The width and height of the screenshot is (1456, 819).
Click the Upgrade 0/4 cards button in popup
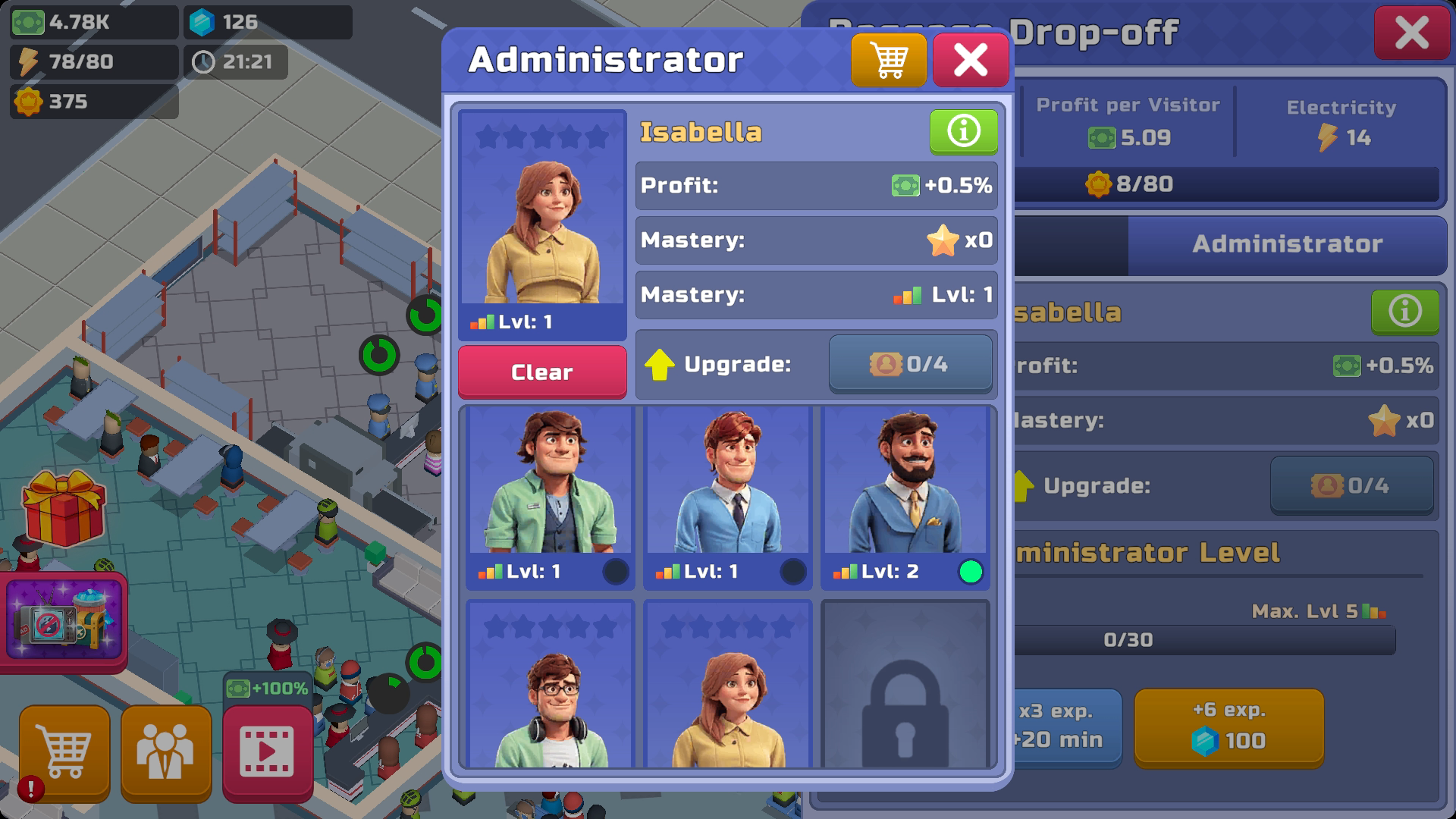pyautogui.click(x=910, y=364)
